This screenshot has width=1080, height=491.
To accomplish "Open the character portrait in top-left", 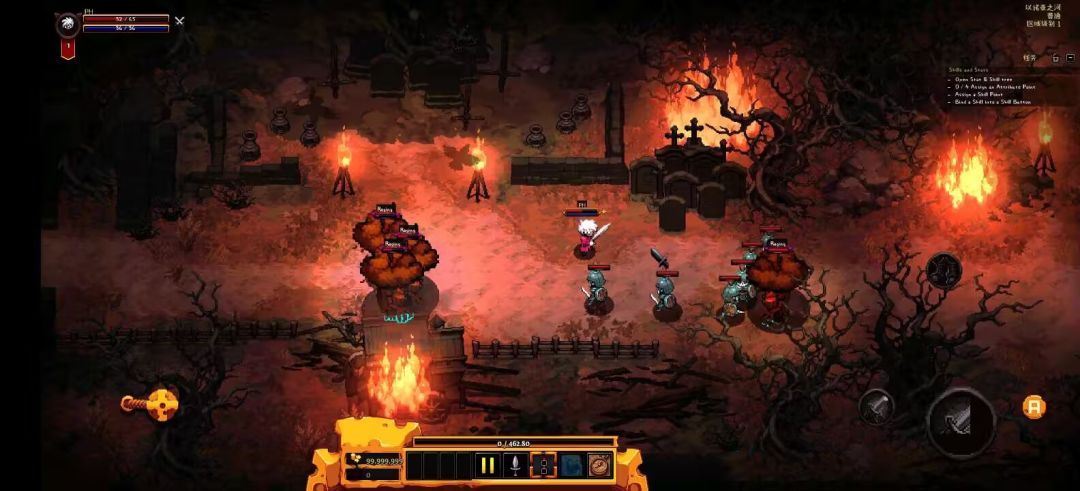I will pyautogui.click(x=67, y=24).
